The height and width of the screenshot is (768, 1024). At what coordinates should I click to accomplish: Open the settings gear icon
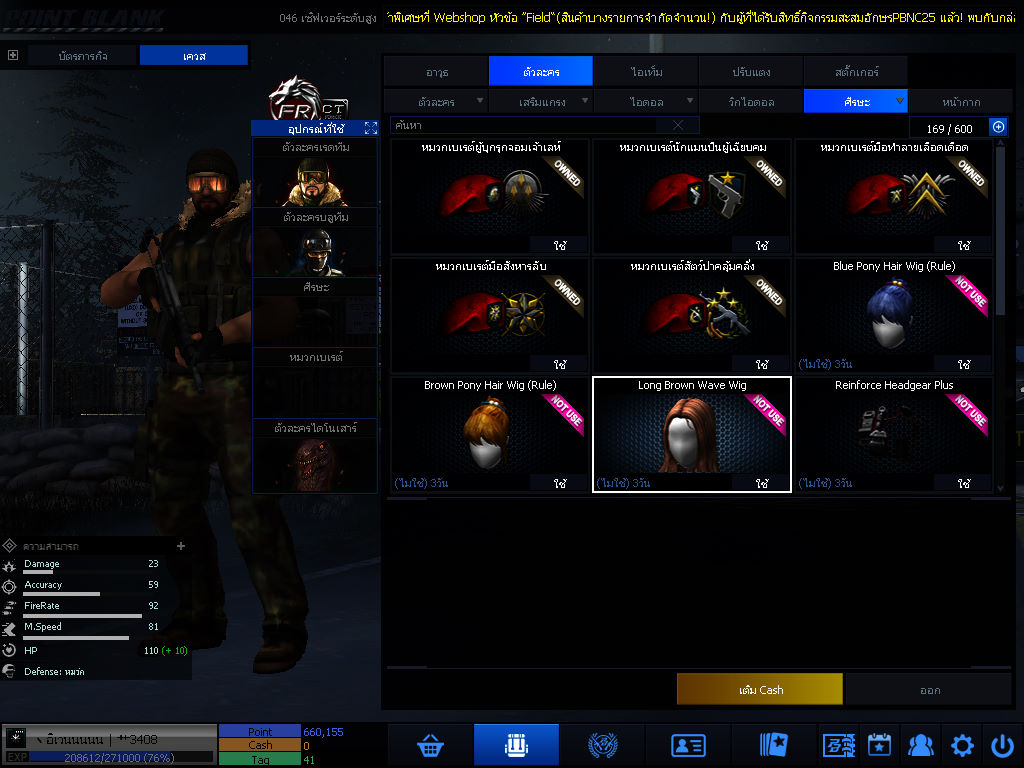tap(962, 745)
